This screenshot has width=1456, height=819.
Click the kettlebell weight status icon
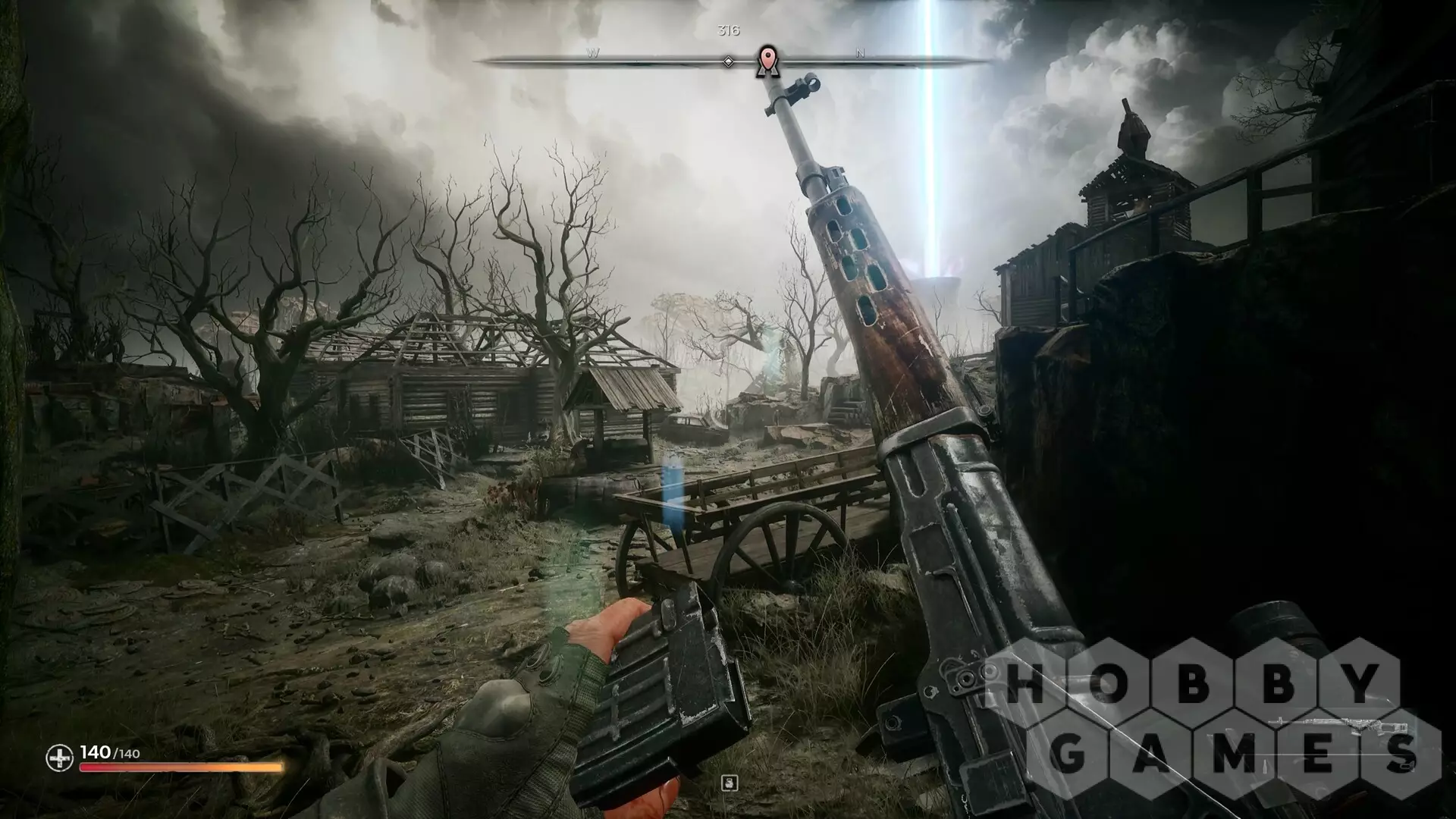tap(730, 783)
